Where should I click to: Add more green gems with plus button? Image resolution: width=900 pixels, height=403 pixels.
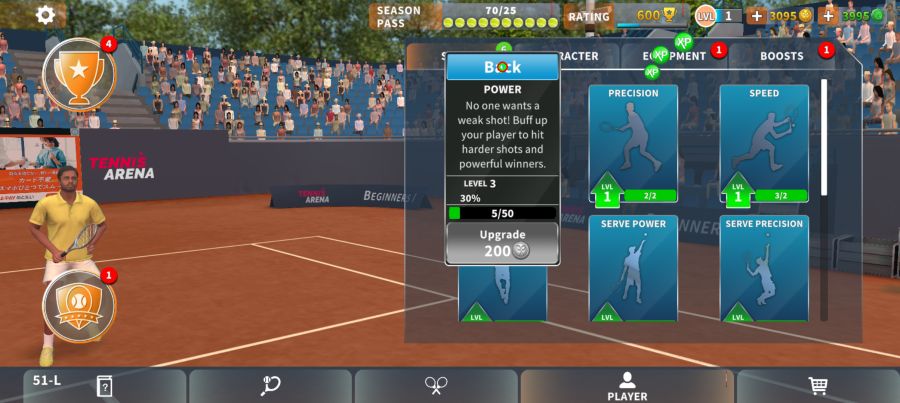827,16
